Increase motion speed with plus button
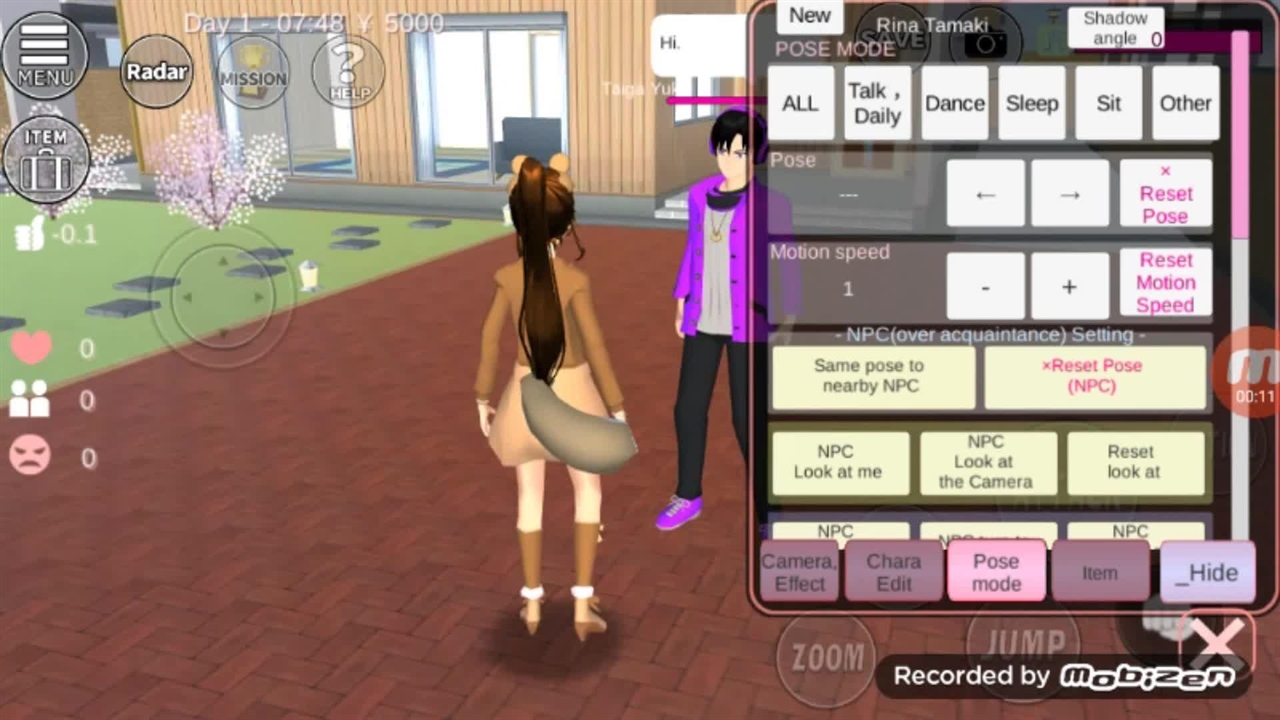1280x720 pixels. 1069,287
